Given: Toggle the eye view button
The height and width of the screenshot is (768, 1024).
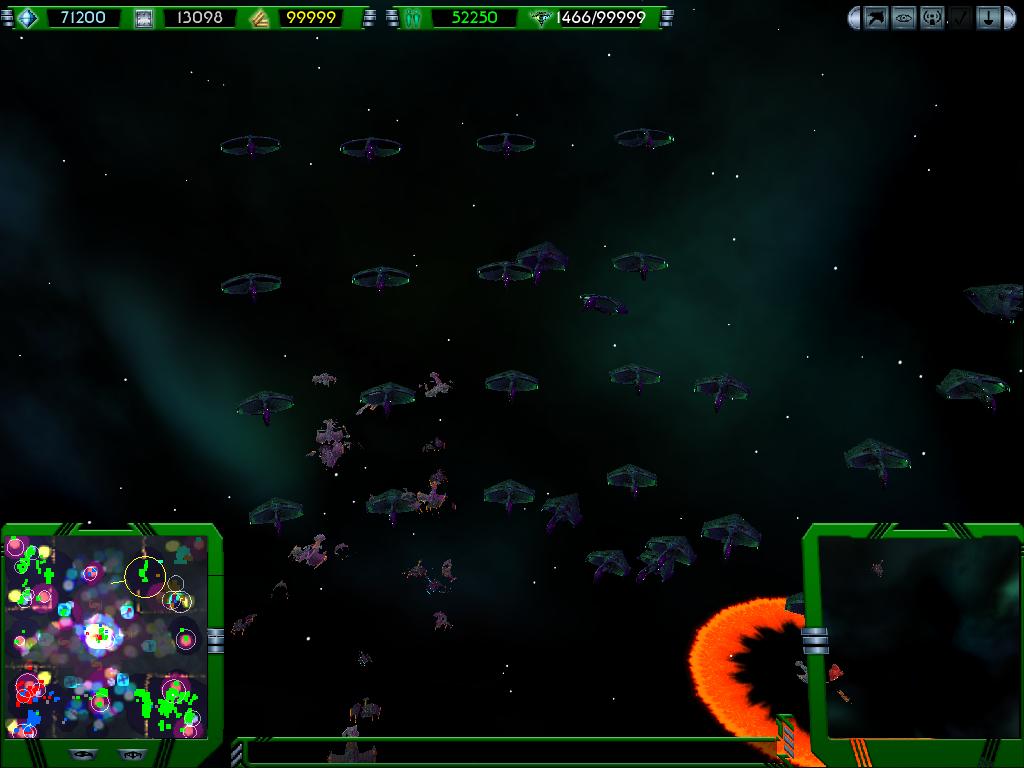Looking at the screenshot, I should tap(904, 18).
